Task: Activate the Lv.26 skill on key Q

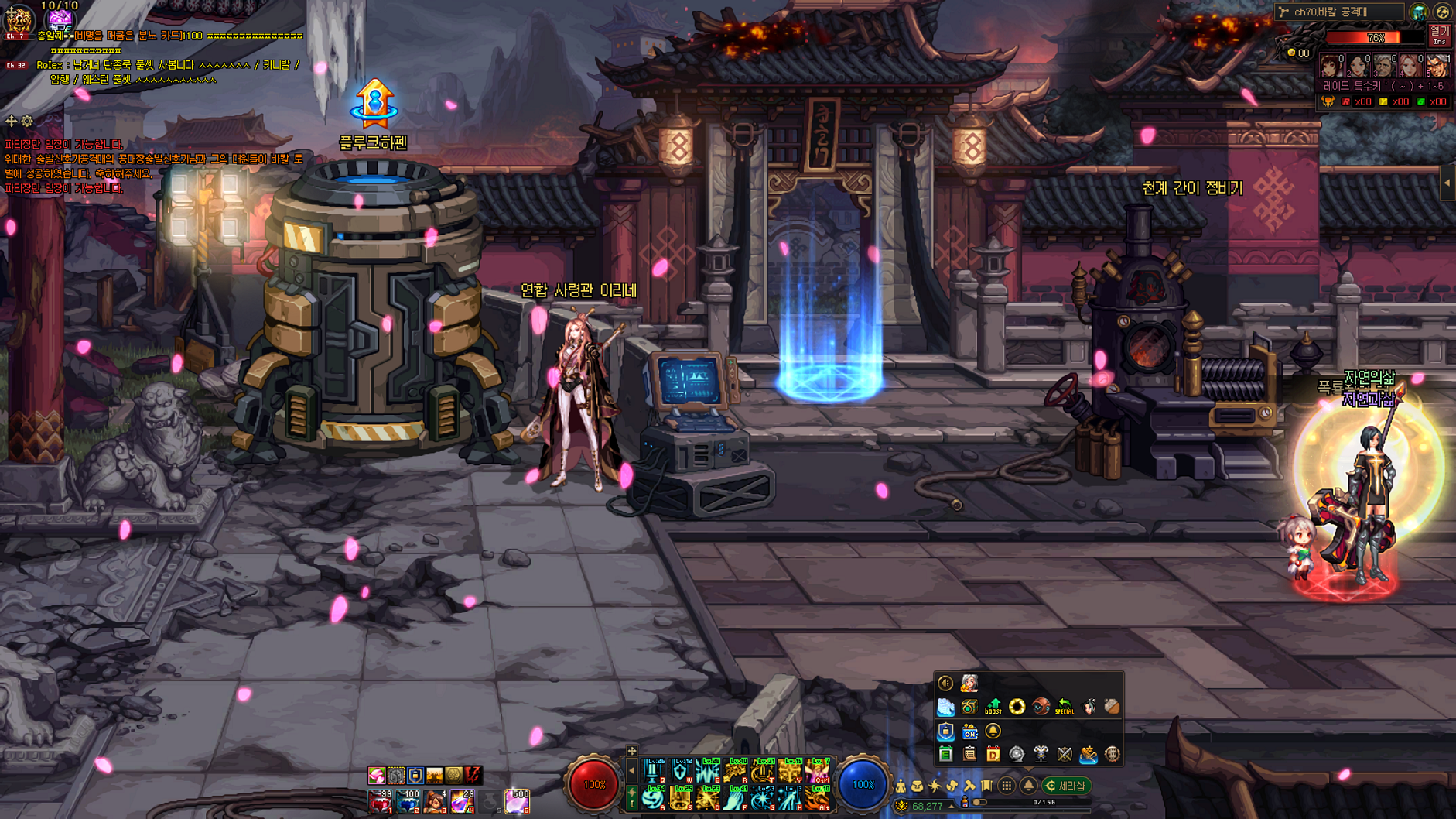Action: pyautogui.click(x=654, y=771)
